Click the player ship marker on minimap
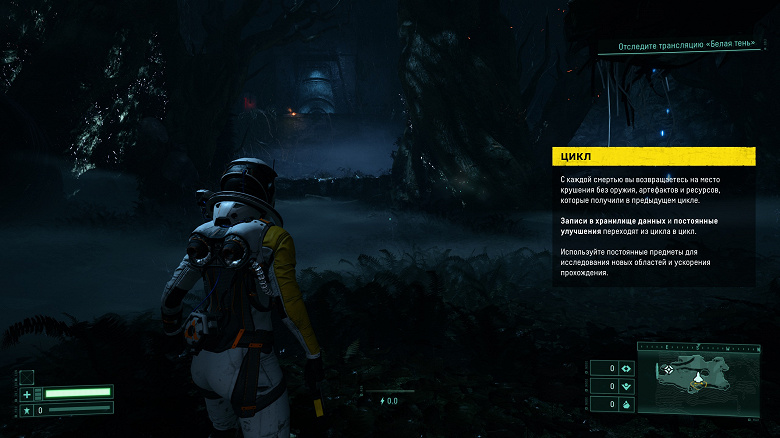 699,377
